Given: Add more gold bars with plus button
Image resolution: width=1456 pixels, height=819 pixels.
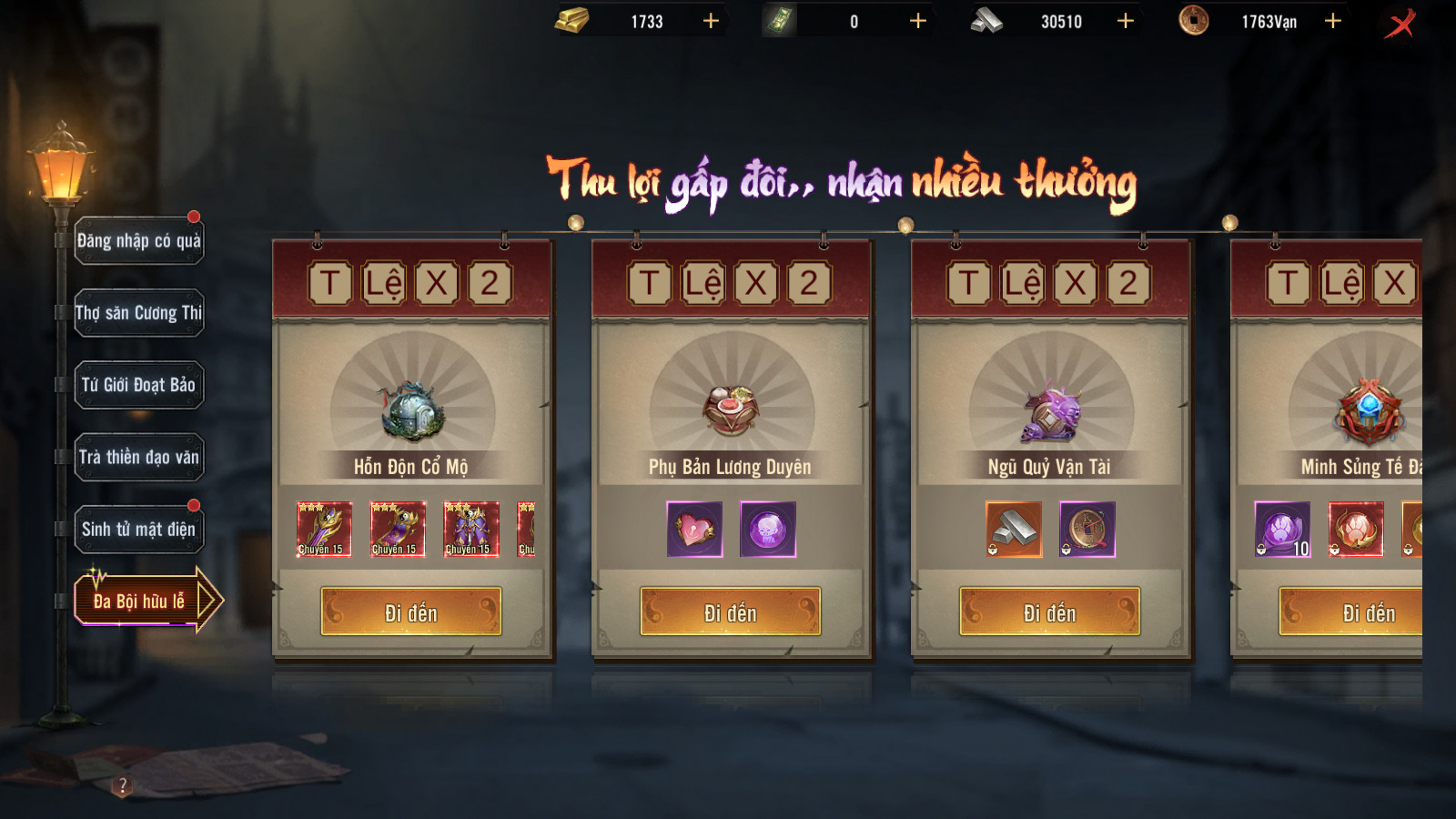Looking at the screenshot, I should pos(711,21).
